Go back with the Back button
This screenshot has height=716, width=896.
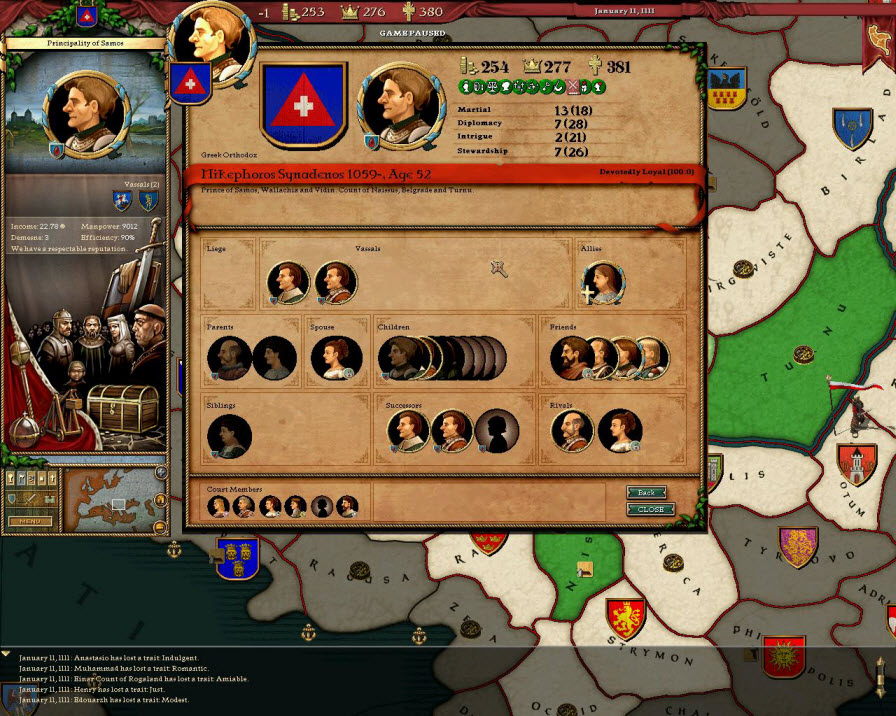coord(646,492)
